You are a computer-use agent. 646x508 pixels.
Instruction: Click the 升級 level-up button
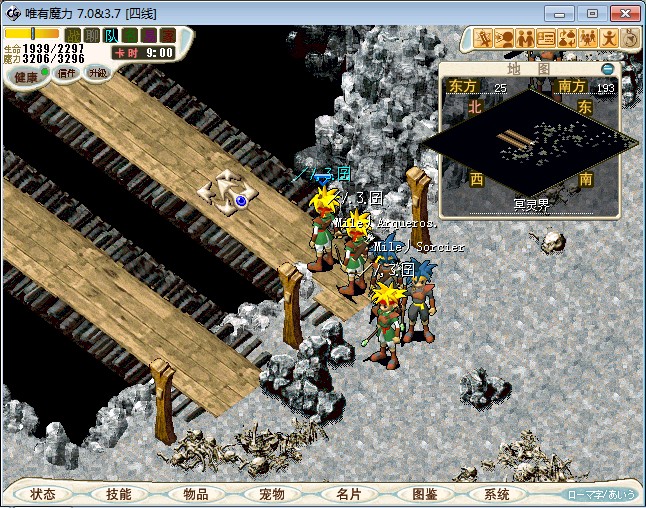pos(97,73)
